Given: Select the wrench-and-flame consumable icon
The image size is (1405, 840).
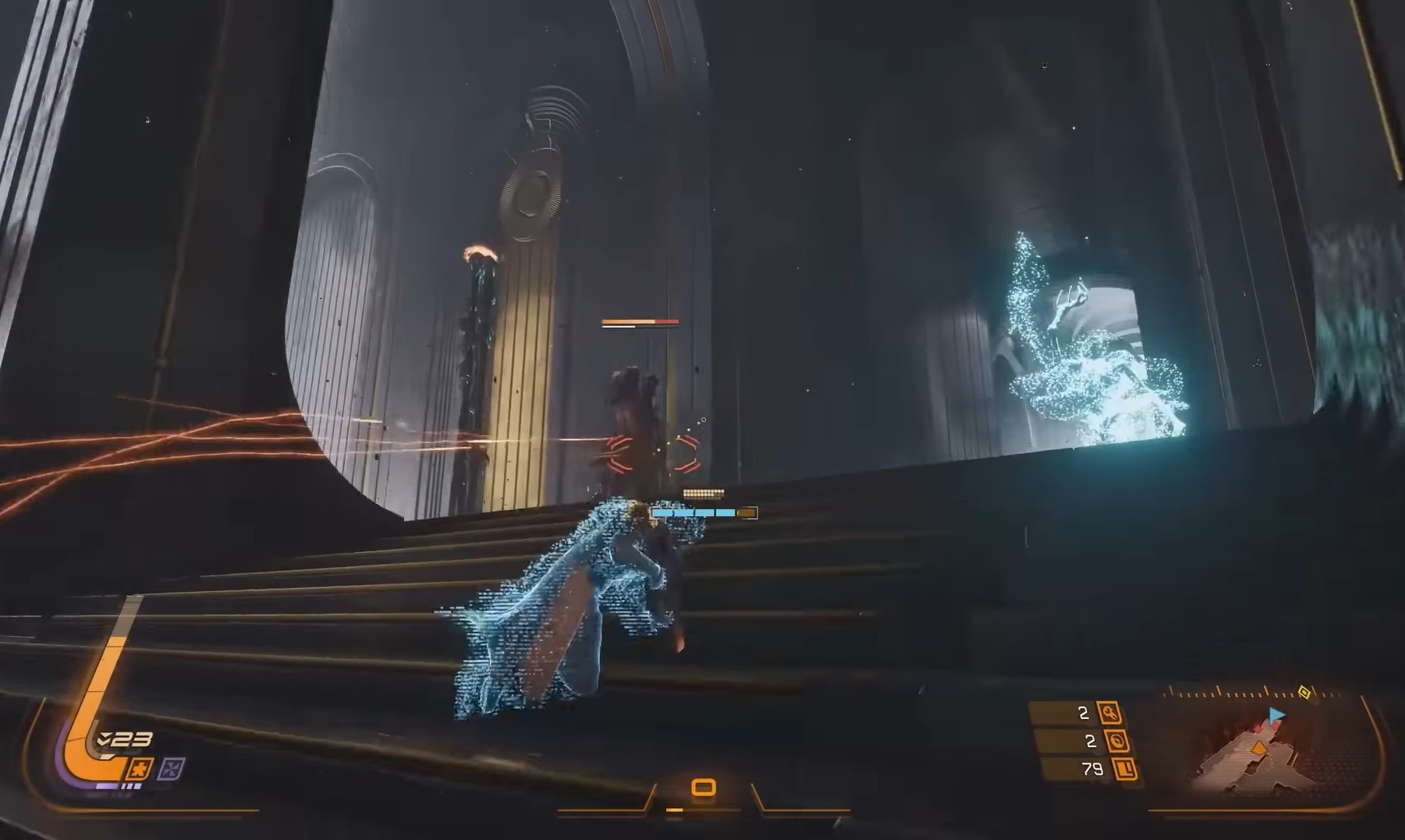Looking at the screenshot, I should [x=1109, y=713].
